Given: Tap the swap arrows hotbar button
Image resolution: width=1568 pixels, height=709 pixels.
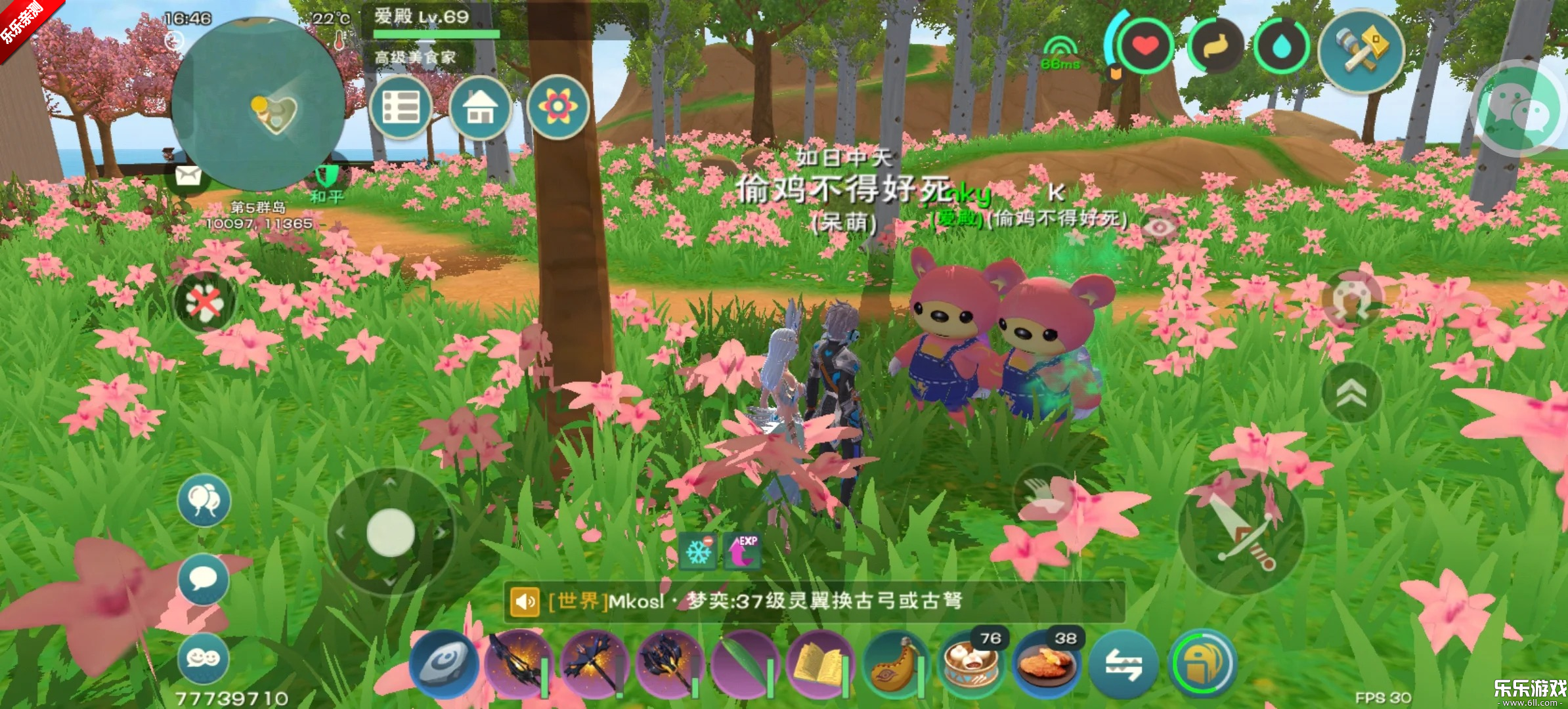Looking at the screenshot, I should [1123, 665].
